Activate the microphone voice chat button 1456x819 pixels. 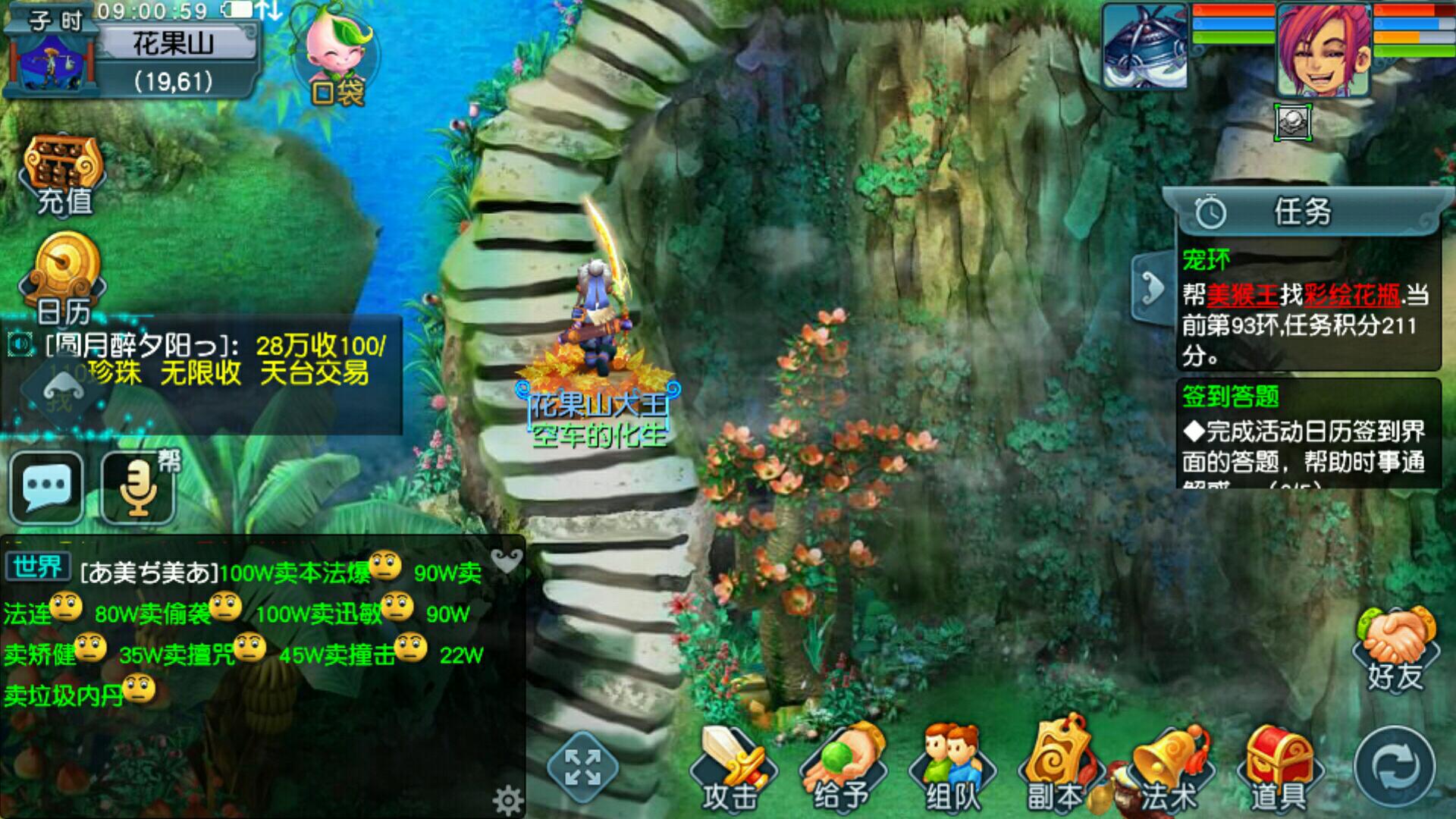click(x=138, y=486)
